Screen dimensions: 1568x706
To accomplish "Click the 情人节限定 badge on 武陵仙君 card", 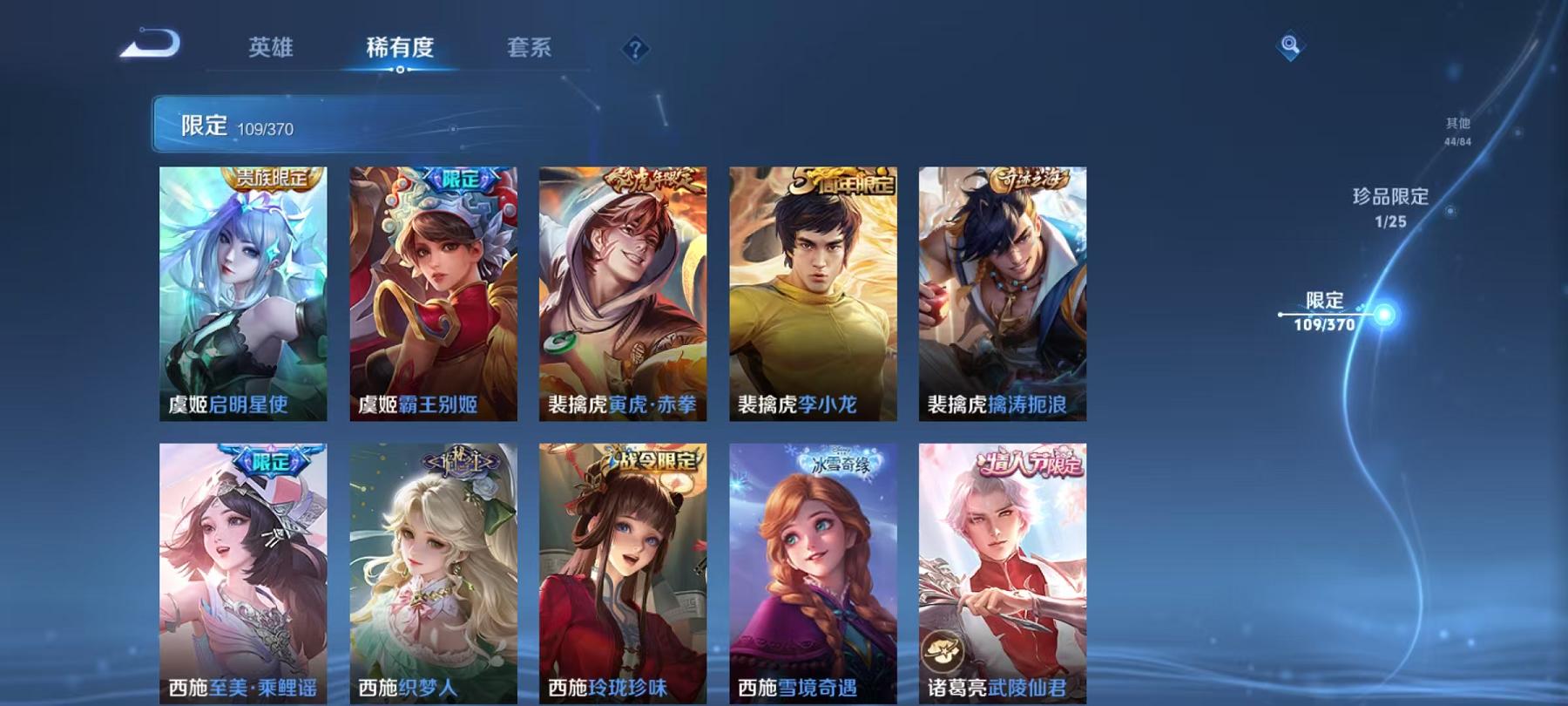I will [1033, 465].
